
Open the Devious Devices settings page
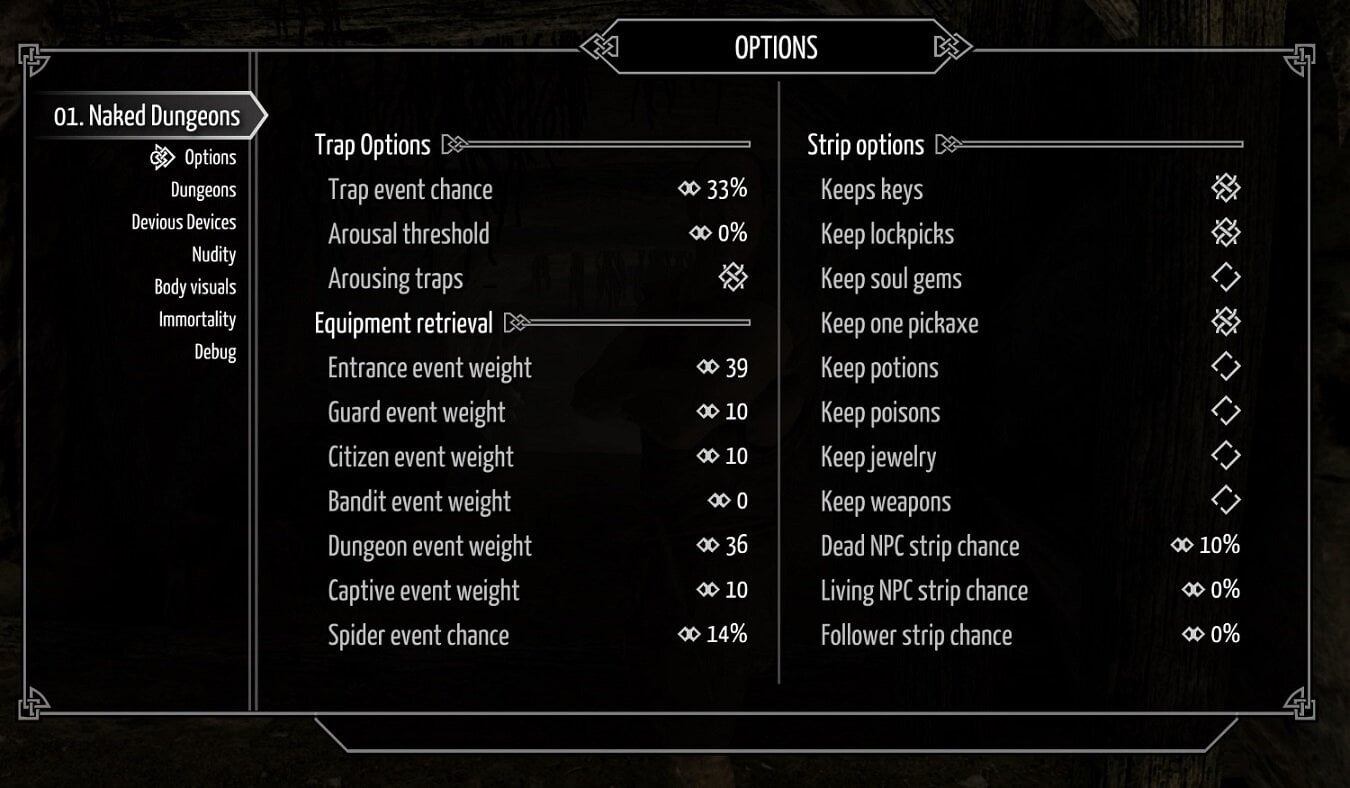184,221
